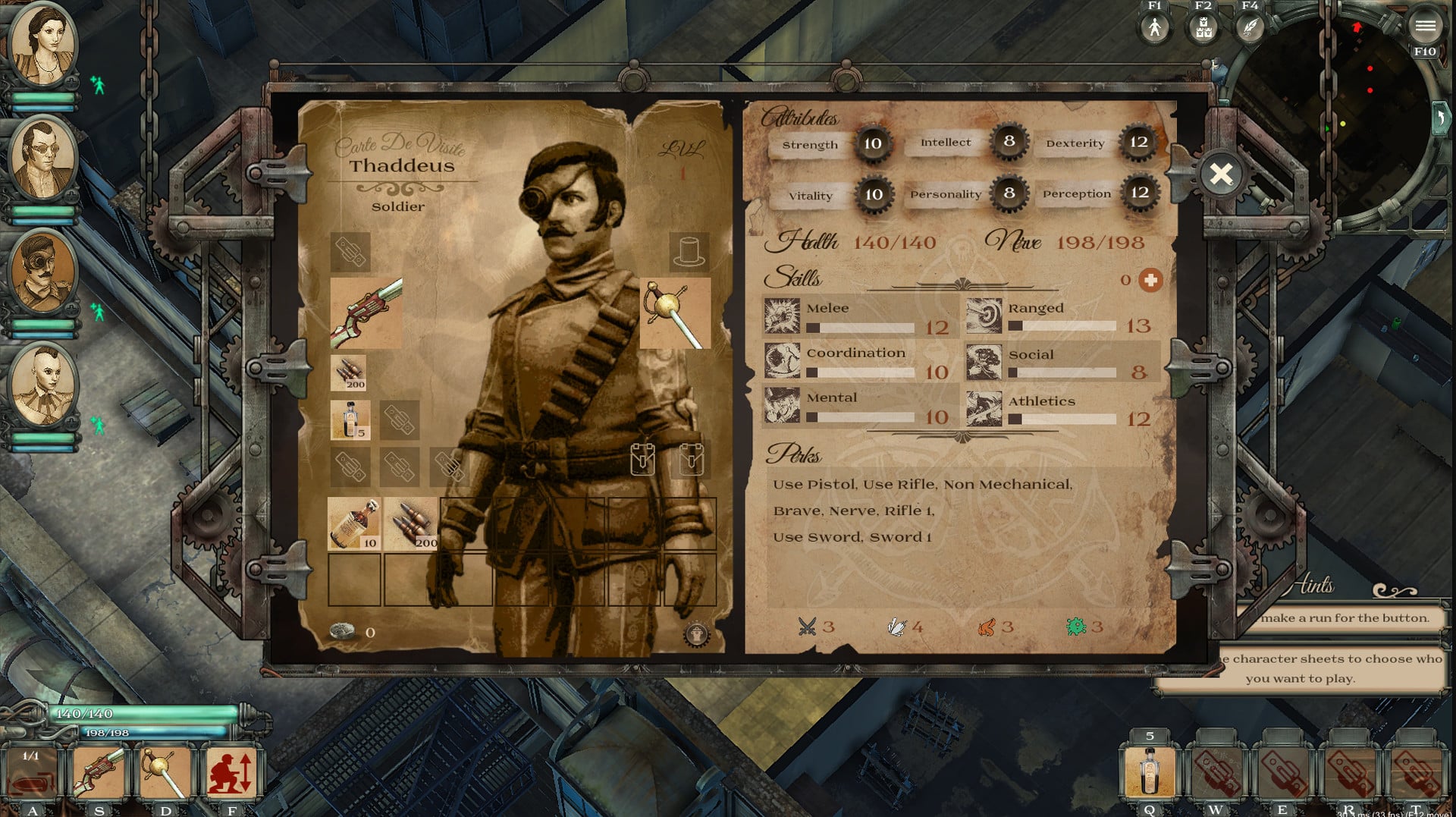Add a skill point with plus button

click(1150, 280)
